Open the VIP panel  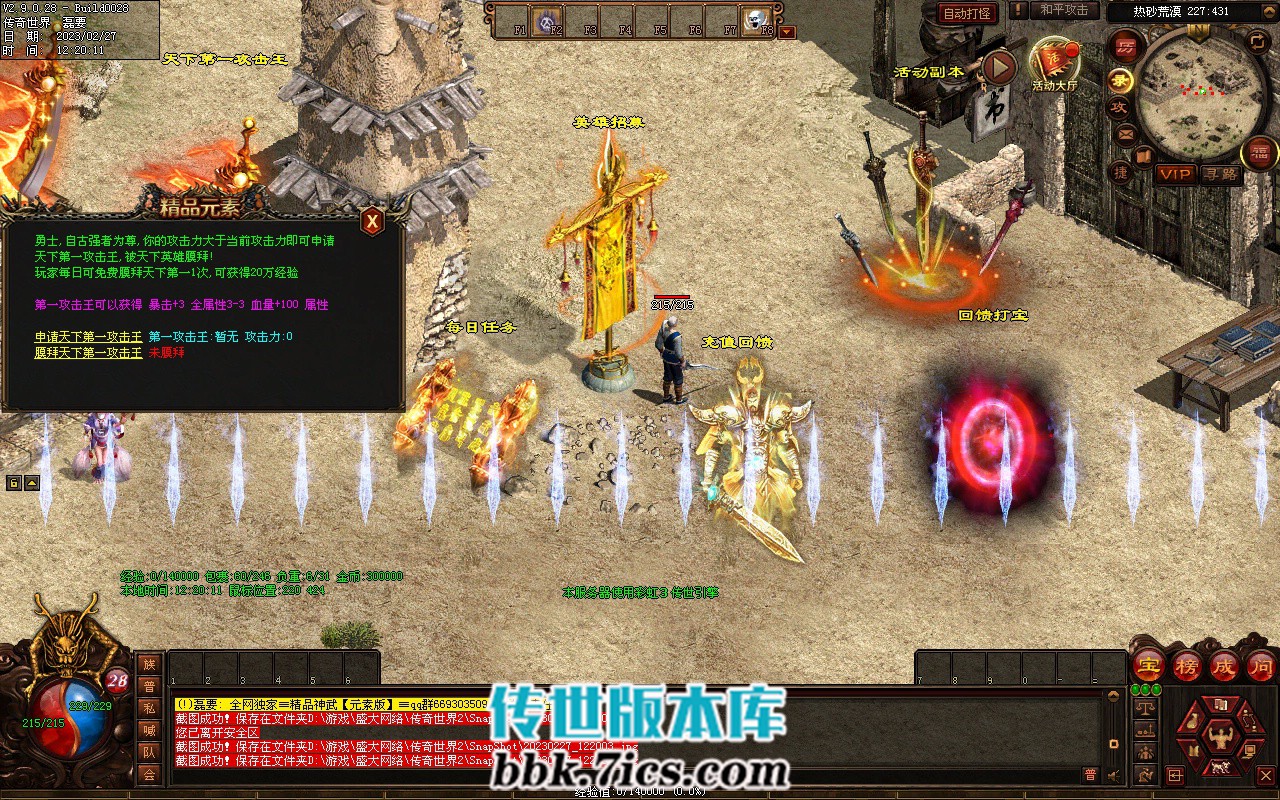coord(1175,174)
